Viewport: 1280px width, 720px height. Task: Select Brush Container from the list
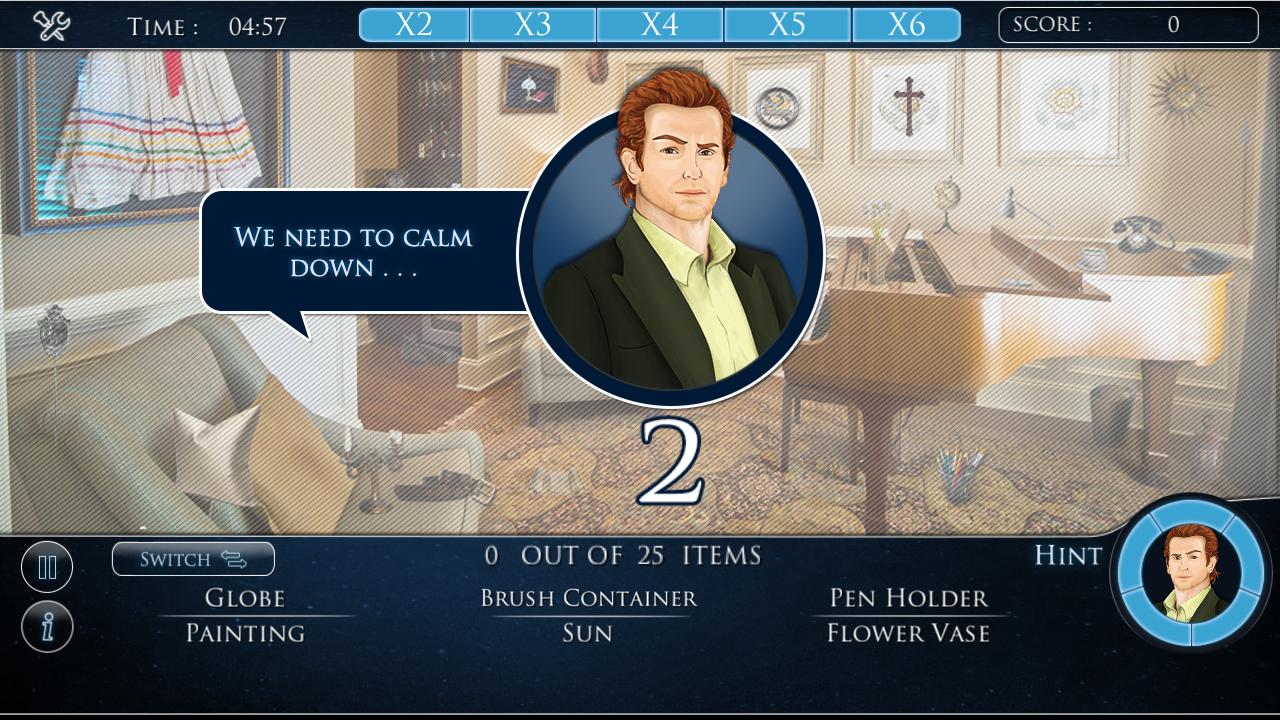[587, 598]
